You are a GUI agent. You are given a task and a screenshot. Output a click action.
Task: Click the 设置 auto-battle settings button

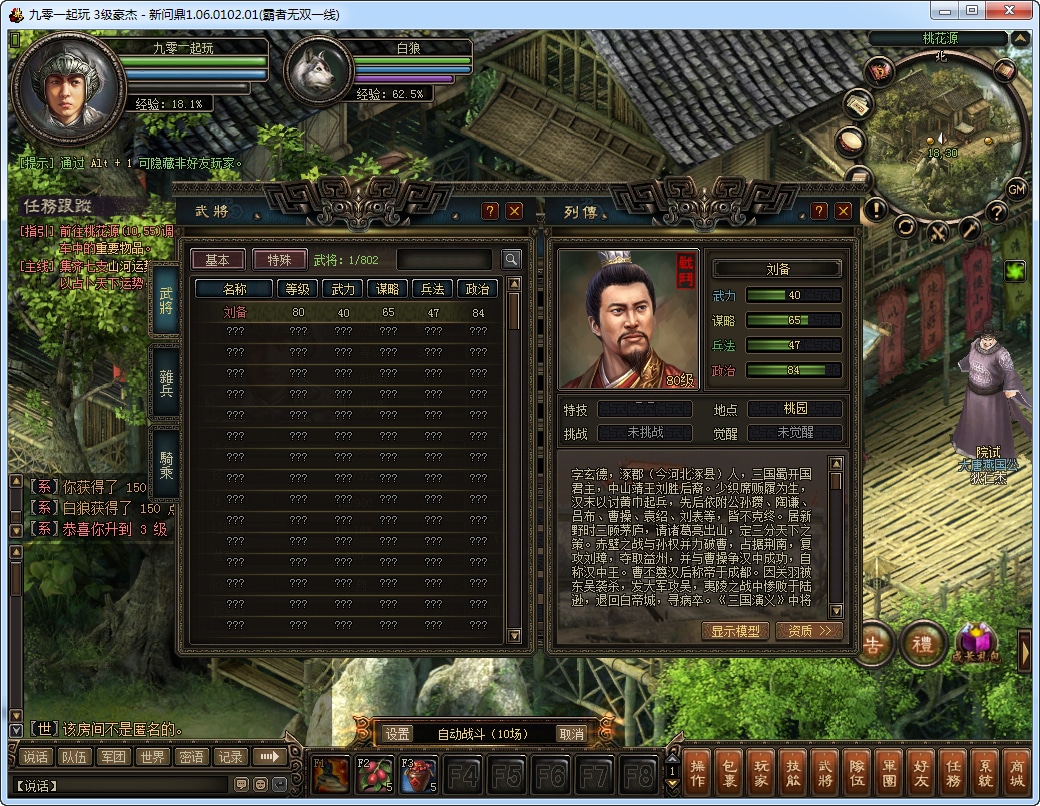click(397, 734)
